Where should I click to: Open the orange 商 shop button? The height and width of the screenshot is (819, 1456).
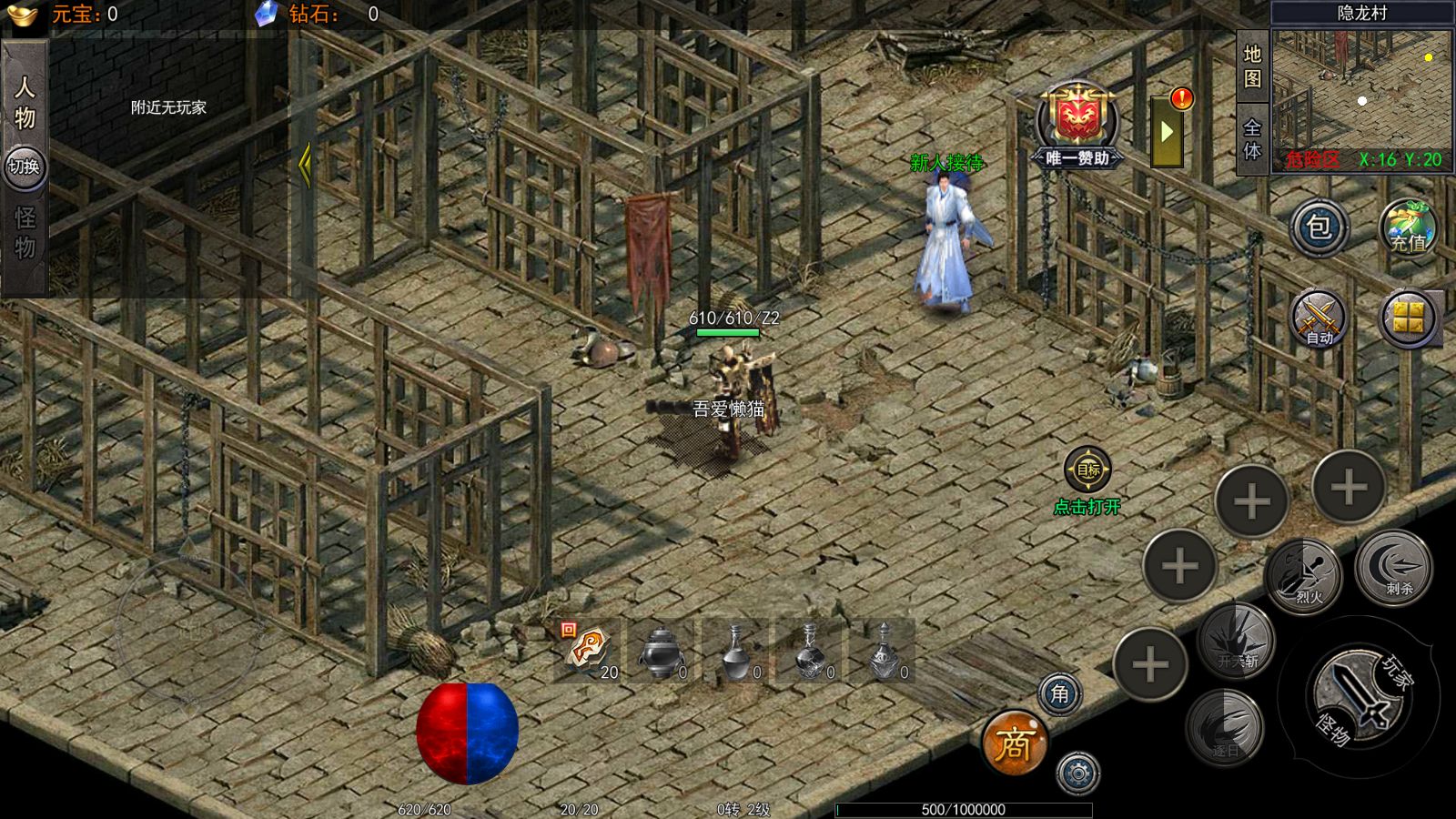[x=1014, y=743]
